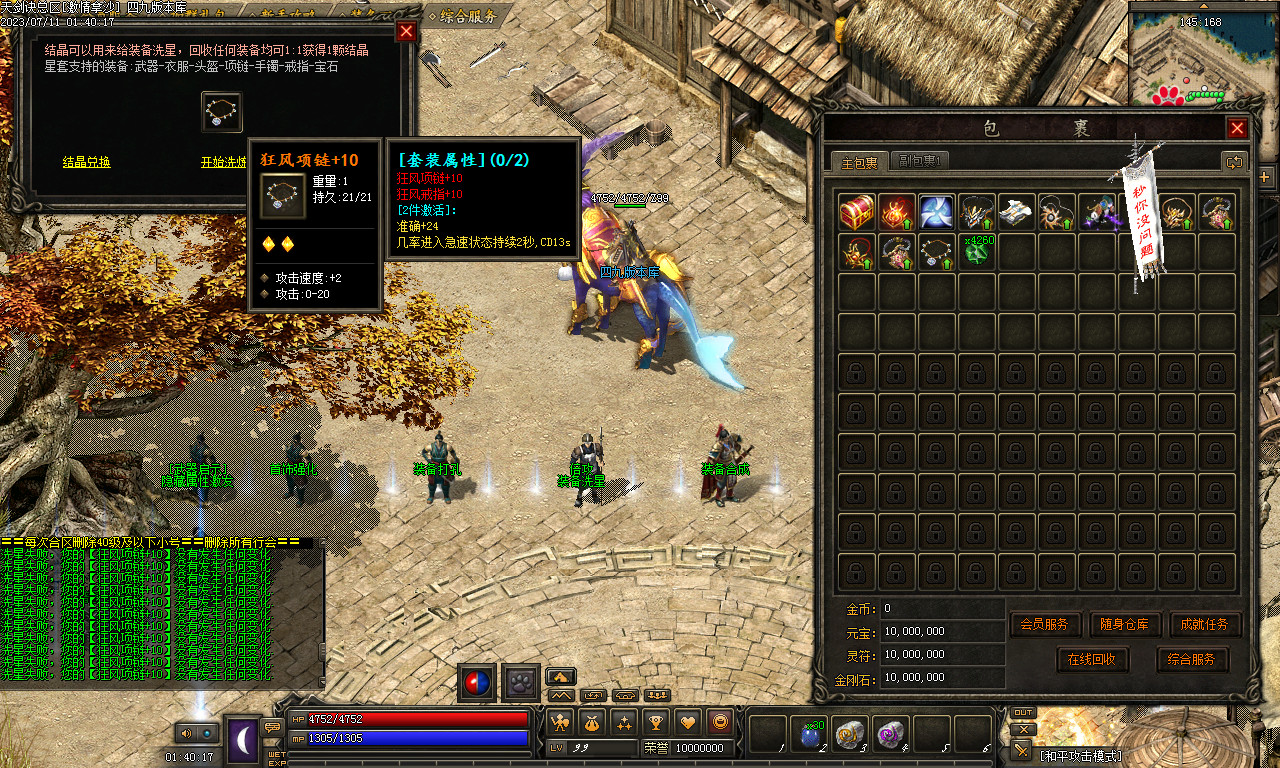Switch to the 副包裹1 tab

[x=919, y=161]
